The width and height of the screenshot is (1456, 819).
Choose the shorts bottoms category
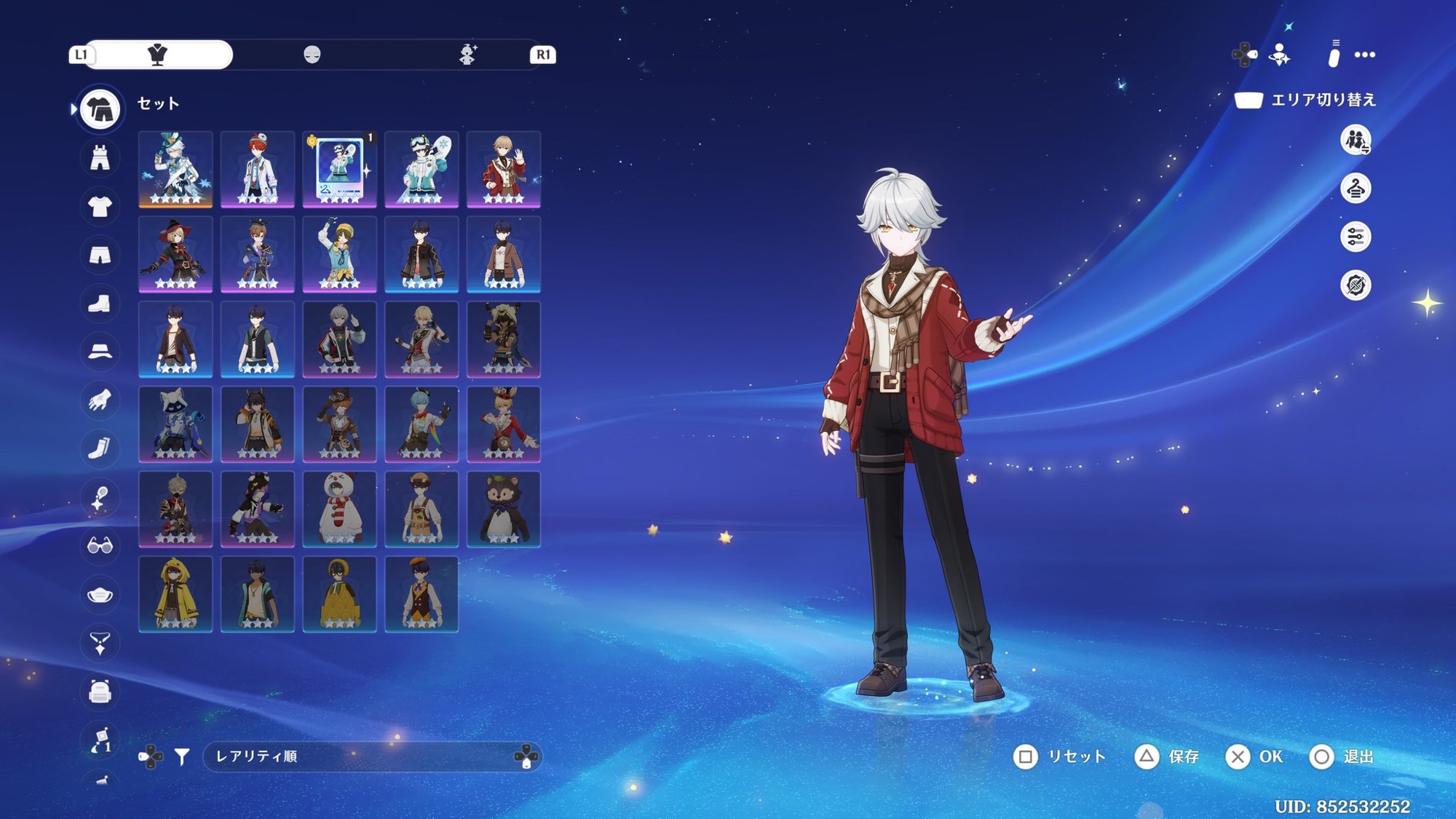point(100,255)
